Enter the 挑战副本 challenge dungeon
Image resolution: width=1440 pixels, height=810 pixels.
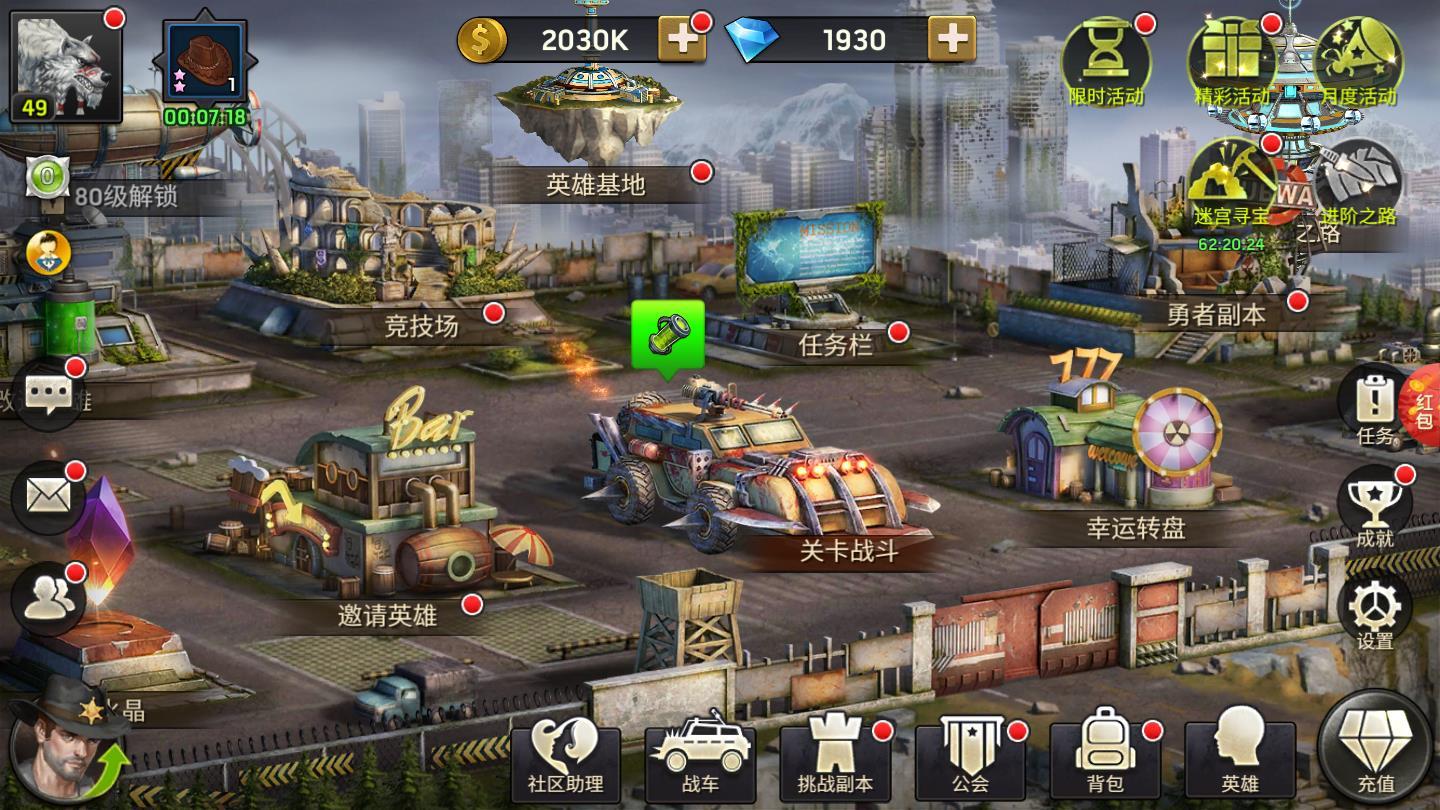[834, 759]
